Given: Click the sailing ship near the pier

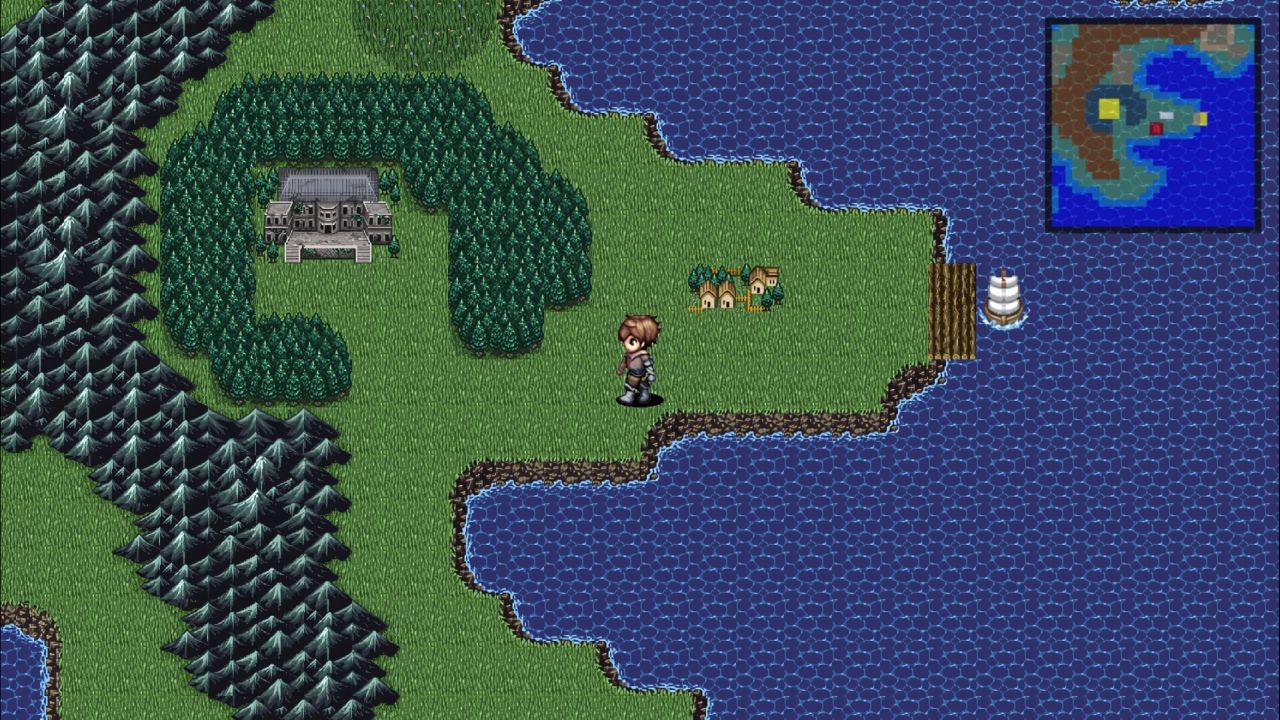Looking at the screenshot, I should click(1005, 295).
